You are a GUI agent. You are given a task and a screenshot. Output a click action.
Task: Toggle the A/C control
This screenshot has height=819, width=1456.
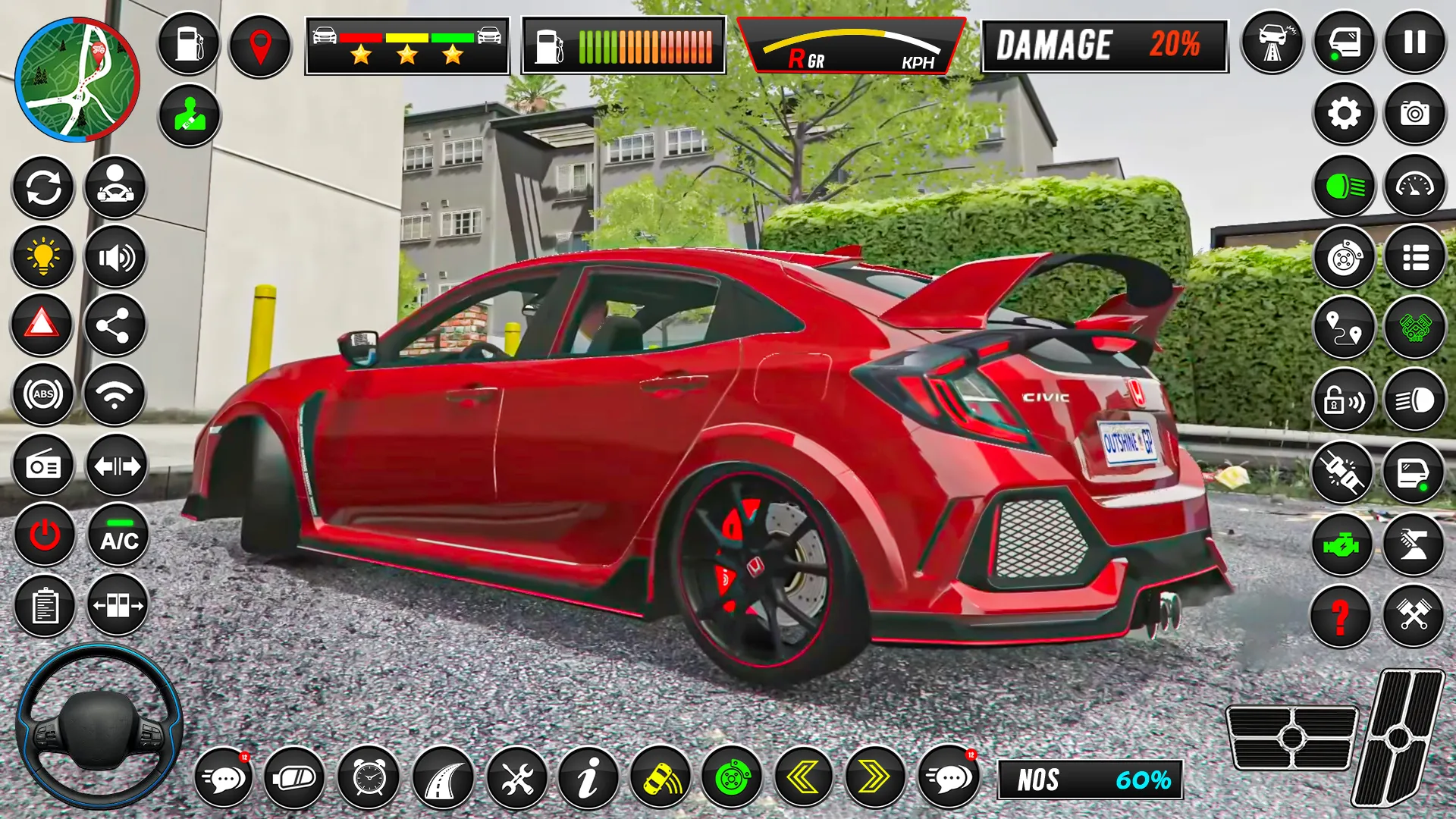click(x=115, y=538)
